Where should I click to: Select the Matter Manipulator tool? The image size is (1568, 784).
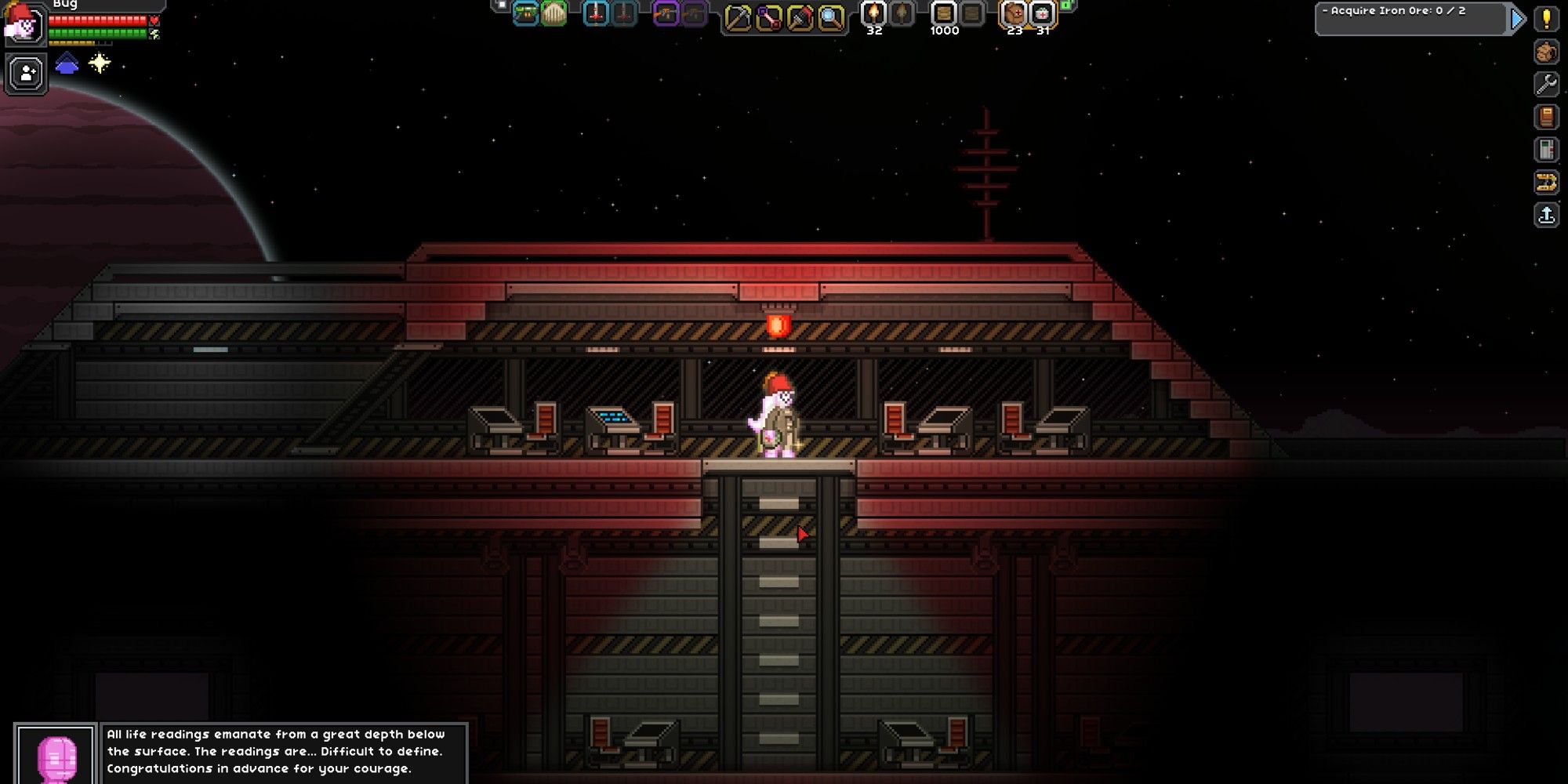point(738,16)
